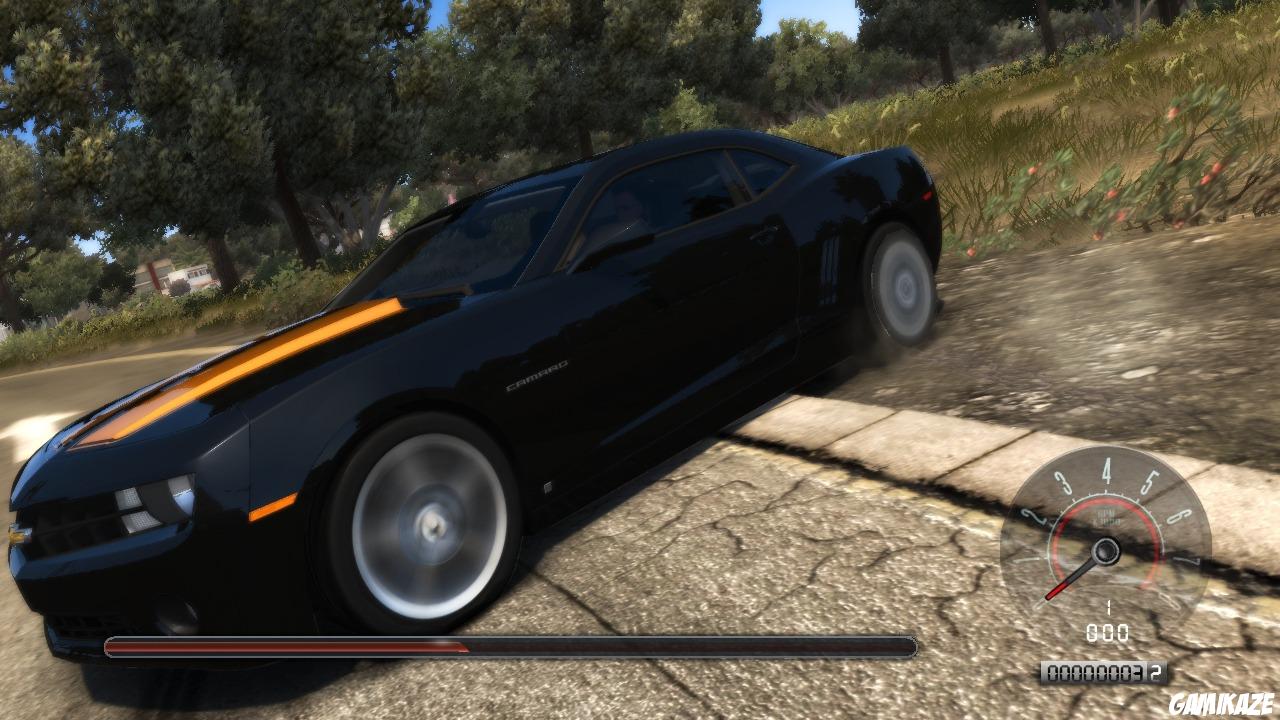Click the odometer displaying 000000032
The image size is (1280, 720).
point(1101,673)
